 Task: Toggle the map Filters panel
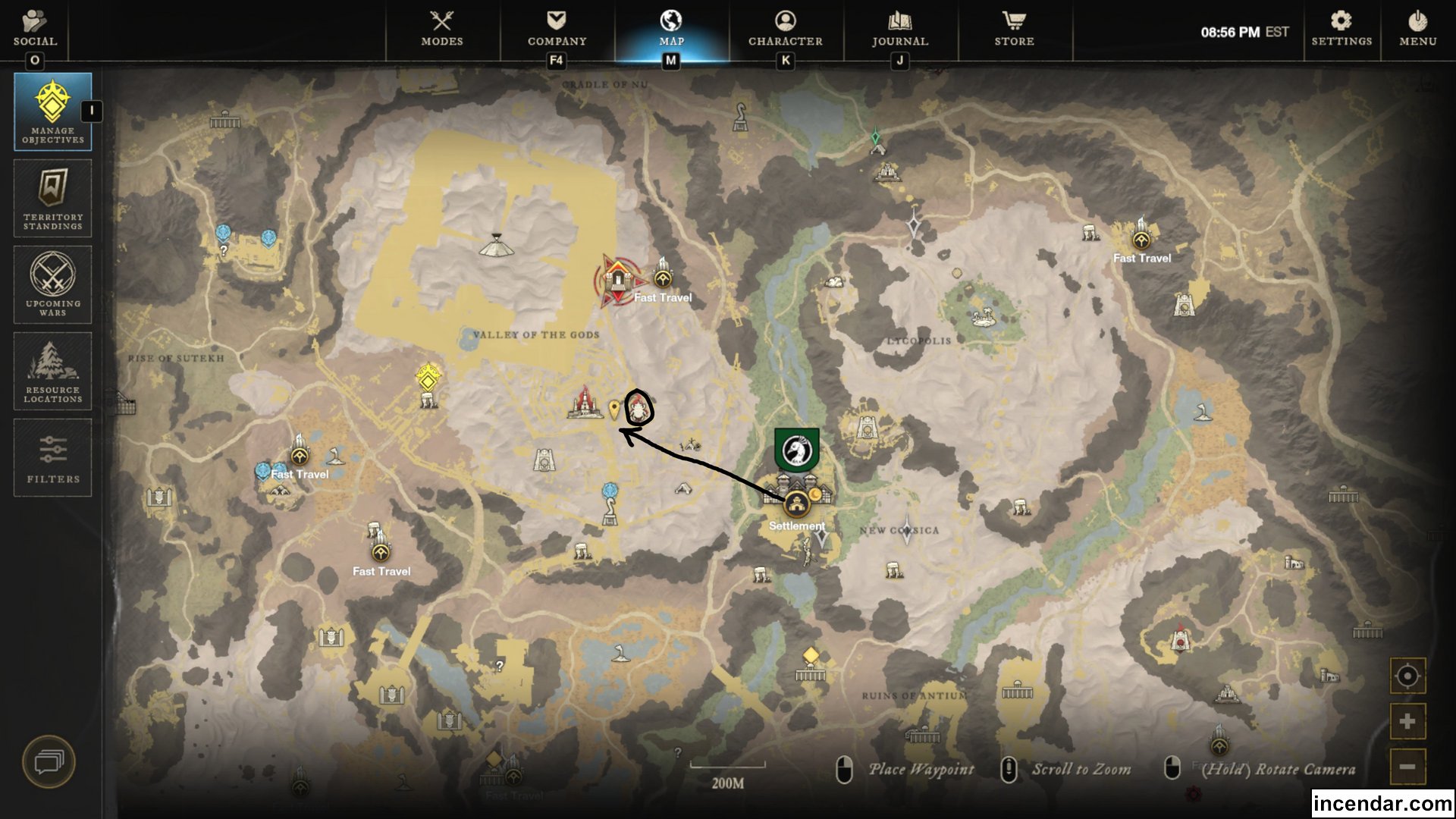(x=52, y=457)
